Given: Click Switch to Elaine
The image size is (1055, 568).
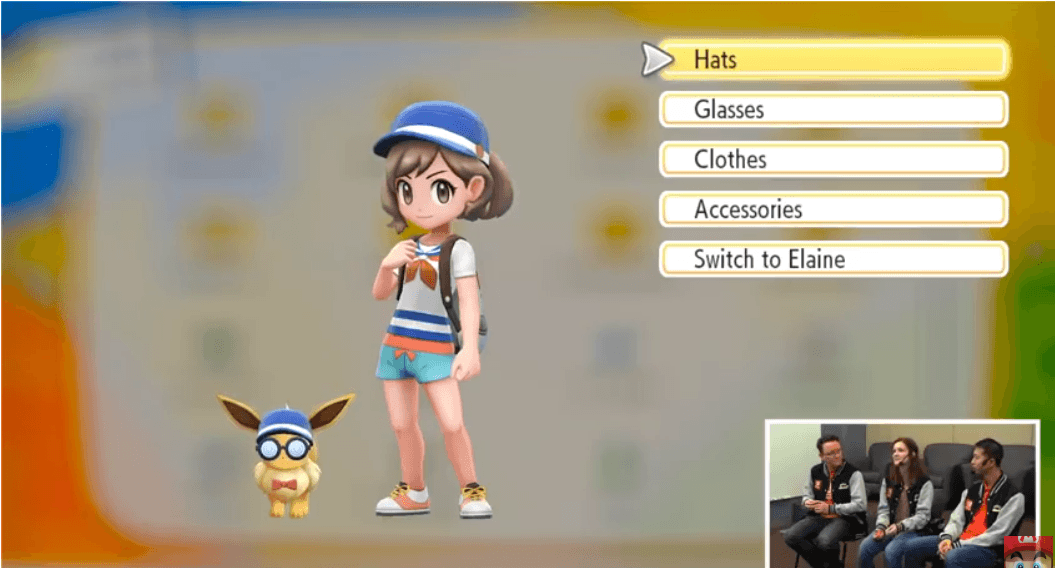Looking at the screenshot, I should click(x=833, y=260).
